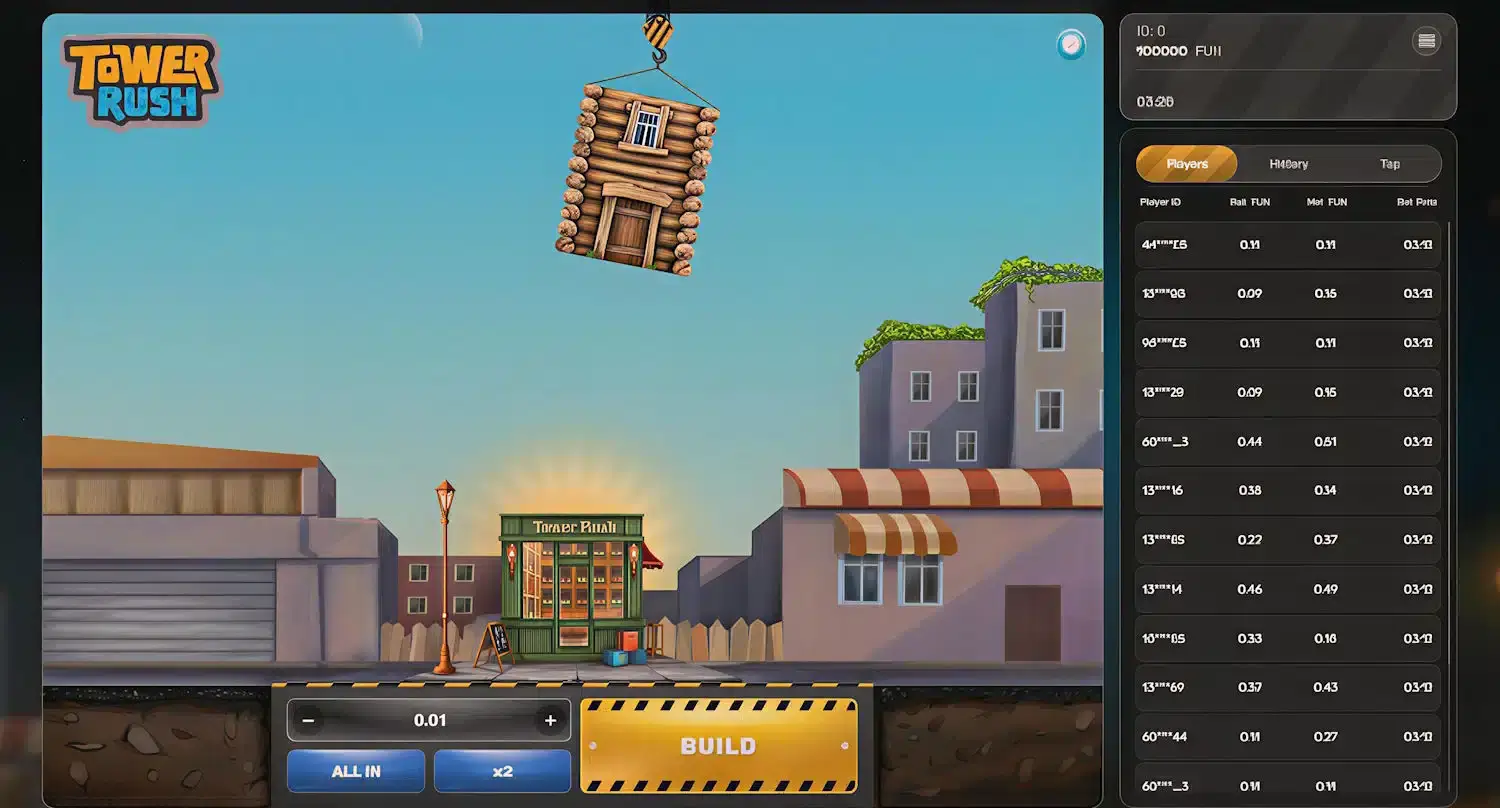1500x808 pixels.
Task: Open the side menu via hamburger icon
Action: coord(1427,40)
